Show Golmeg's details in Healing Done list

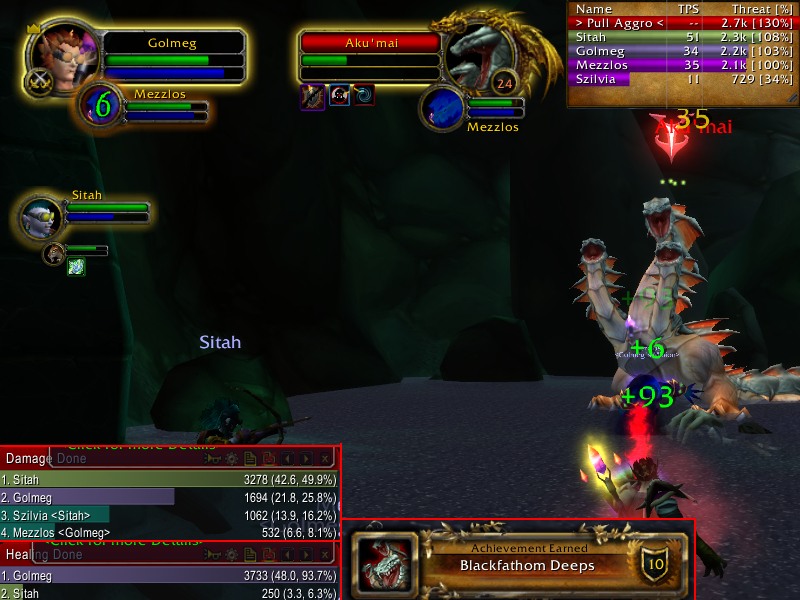170,576
